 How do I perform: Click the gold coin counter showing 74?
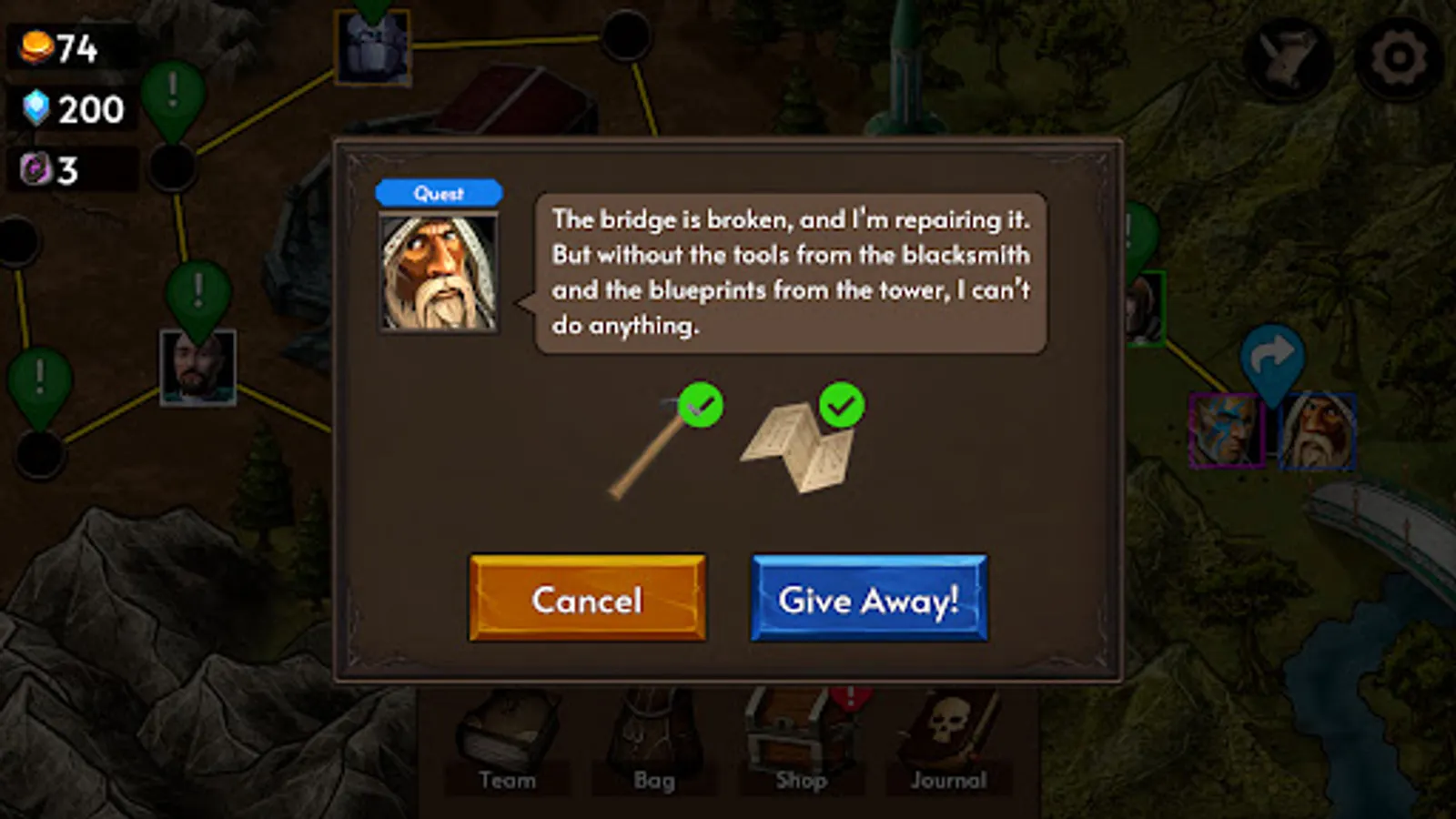tap(55, 45)
